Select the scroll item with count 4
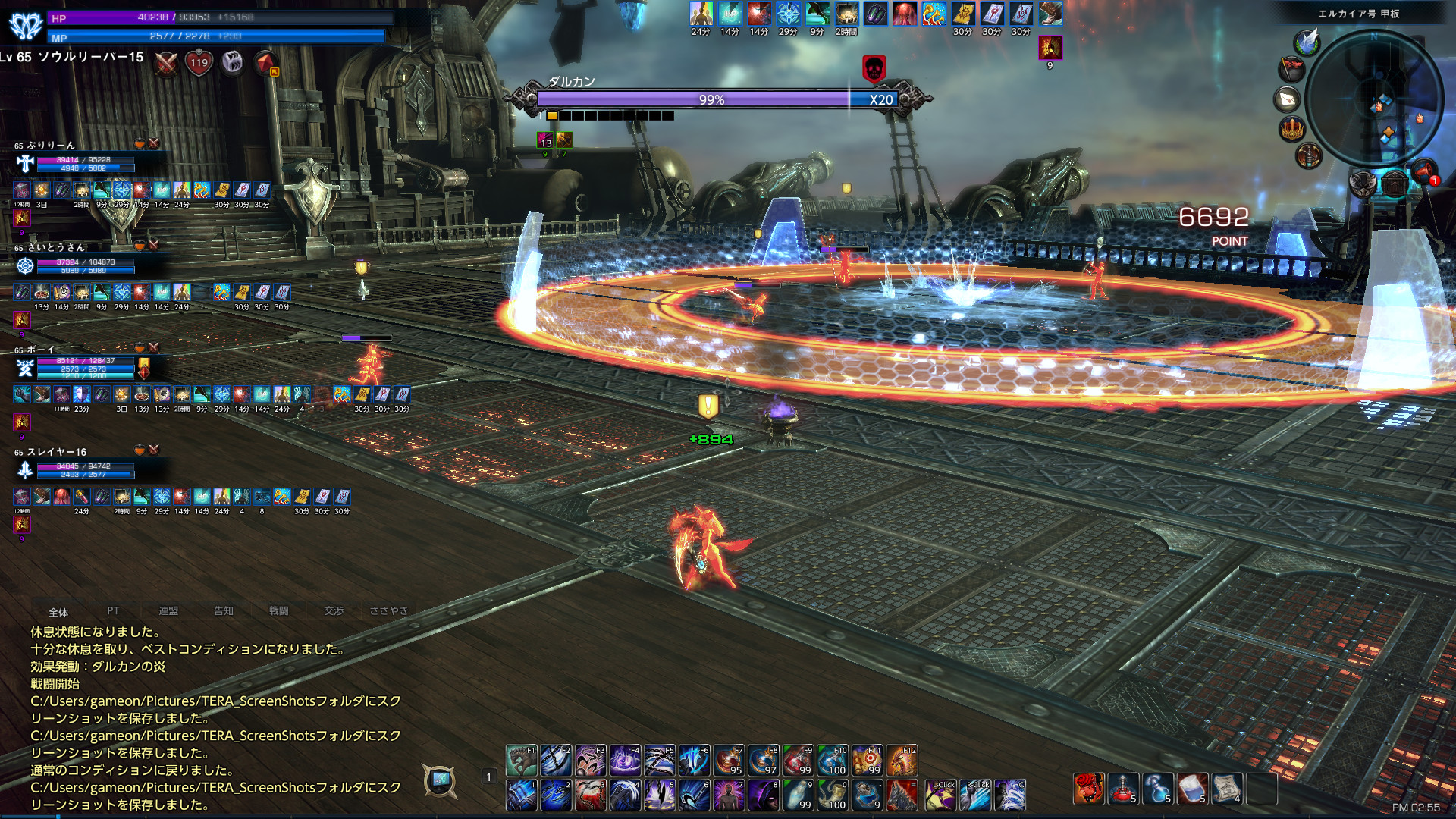Image resolution: width=1456 pixels, height=819 pixels. pyautogui.click(x=1226, y=789)
